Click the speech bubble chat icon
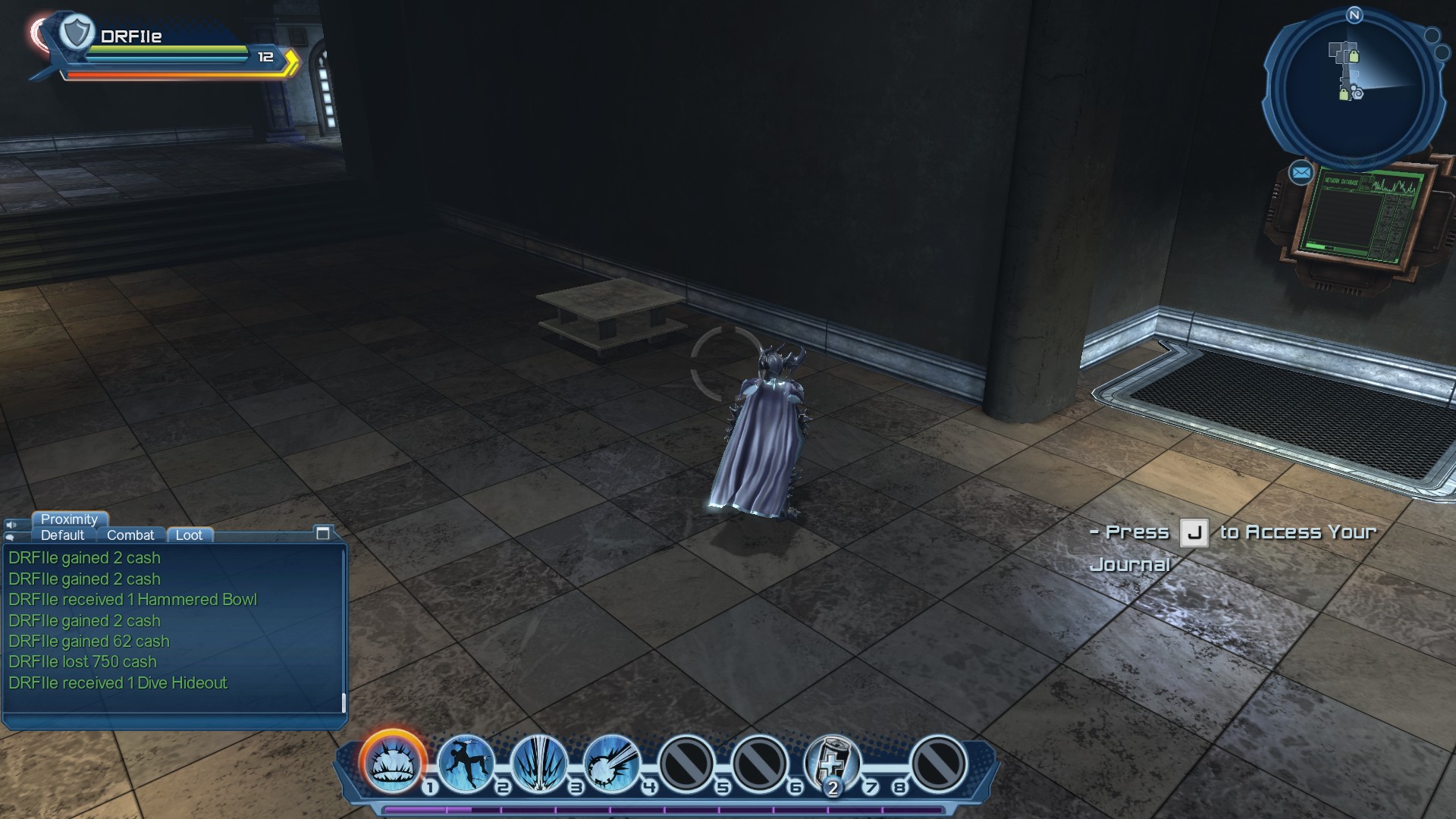Image resolution: width=1456 pixels, height=819 pixels. [9, 537]
